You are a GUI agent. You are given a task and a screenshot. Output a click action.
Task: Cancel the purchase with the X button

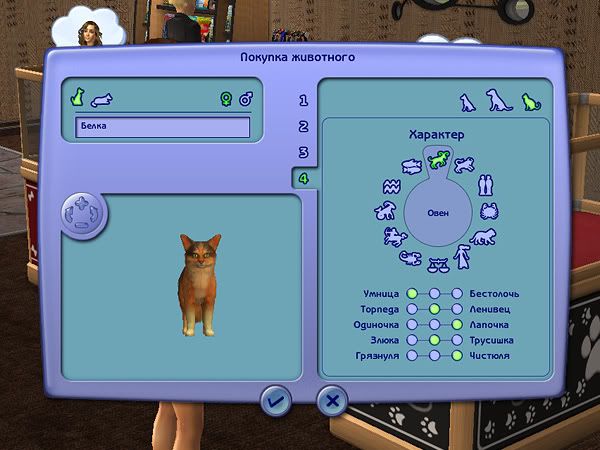point(331,401)
